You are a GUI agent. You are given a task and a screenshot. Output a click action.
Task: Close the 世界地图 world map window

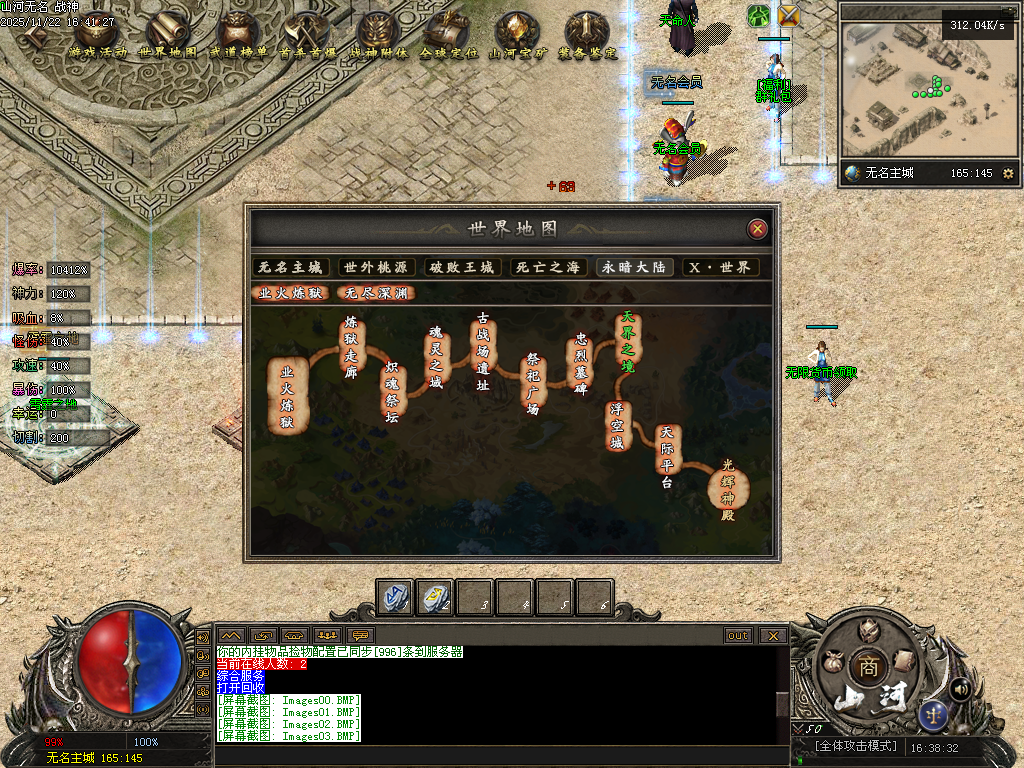pos(758,229)
